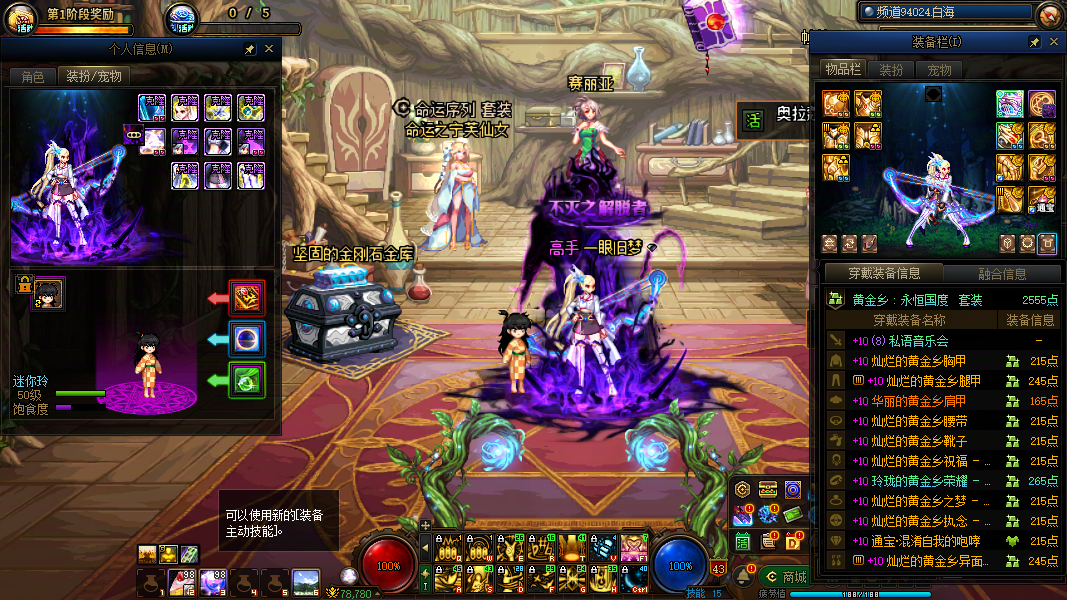The image size is (1067, 600).
Task: Switch to the 角色 tab
Action: click(33, 76)
